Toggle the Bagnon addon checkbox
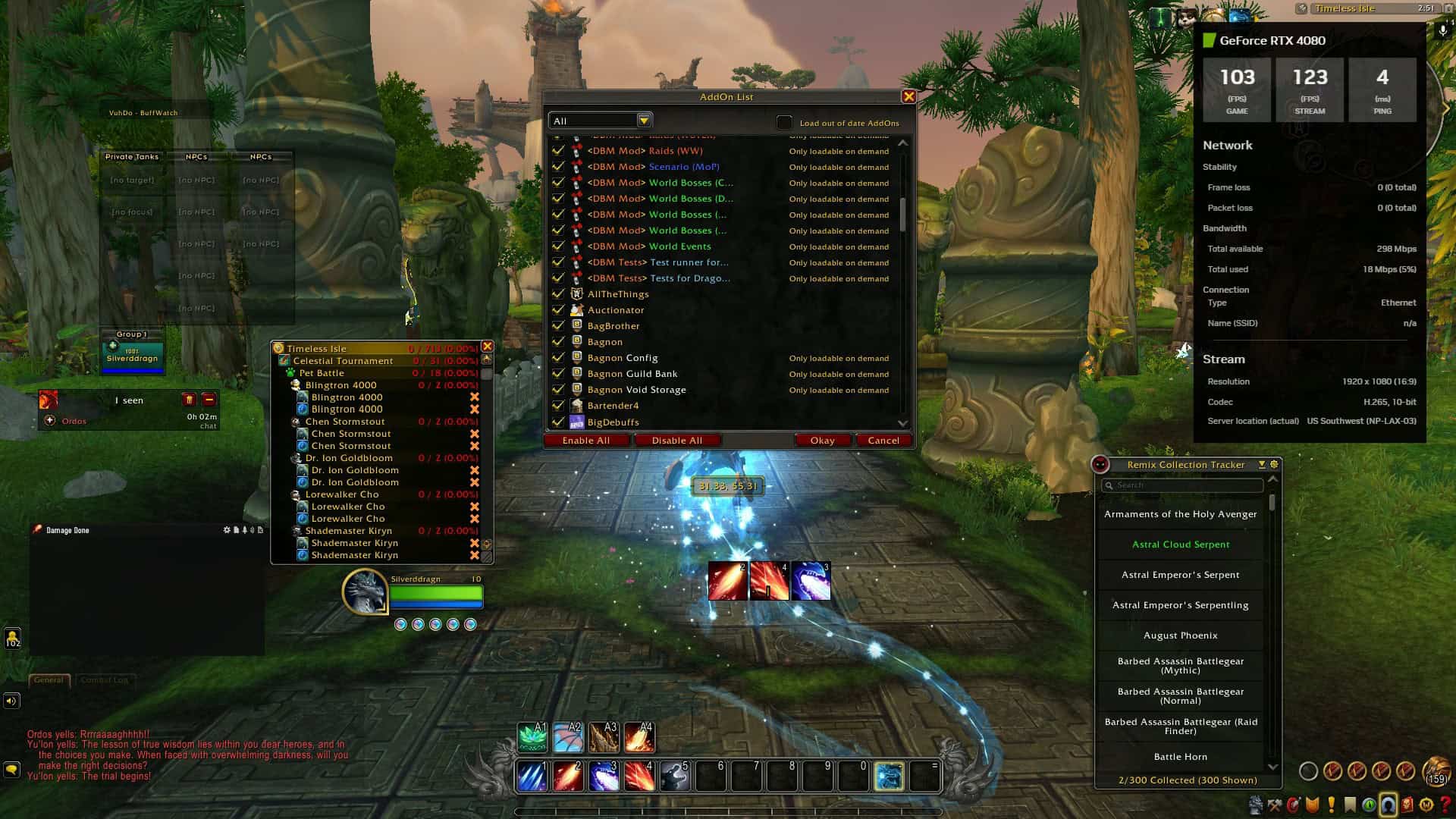1456x819 pixels. (559, 342)
